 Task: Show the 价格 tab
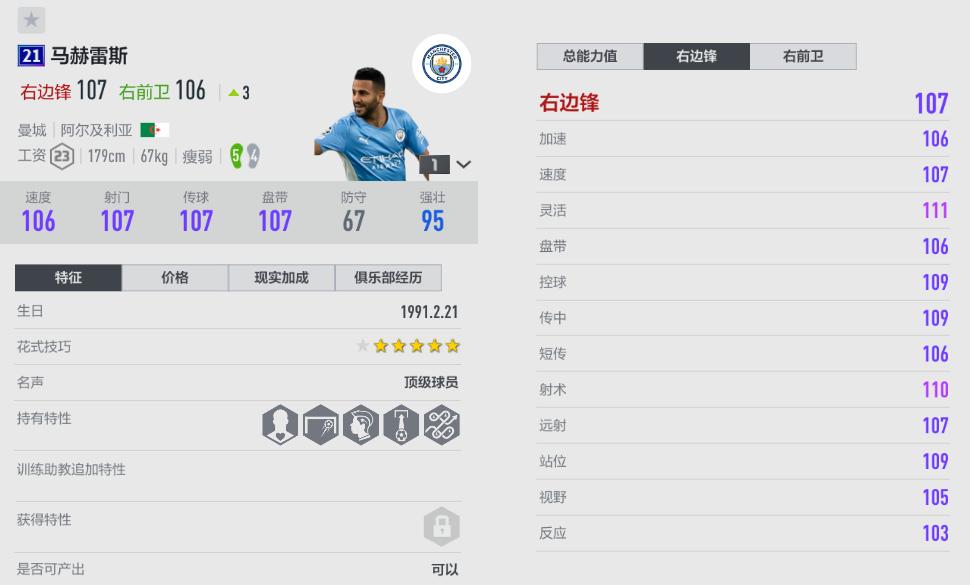tap(175, 278)
